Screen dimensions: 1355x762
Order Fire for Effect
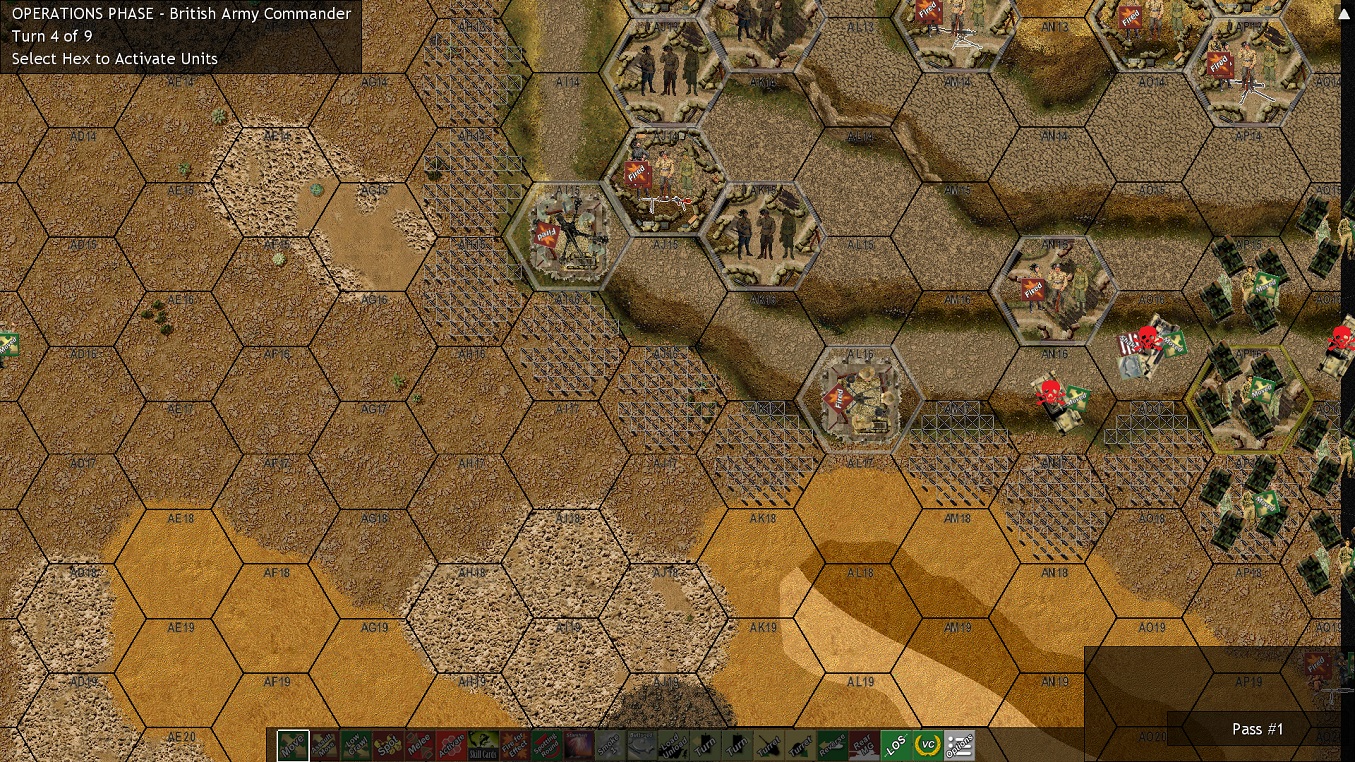515,745
